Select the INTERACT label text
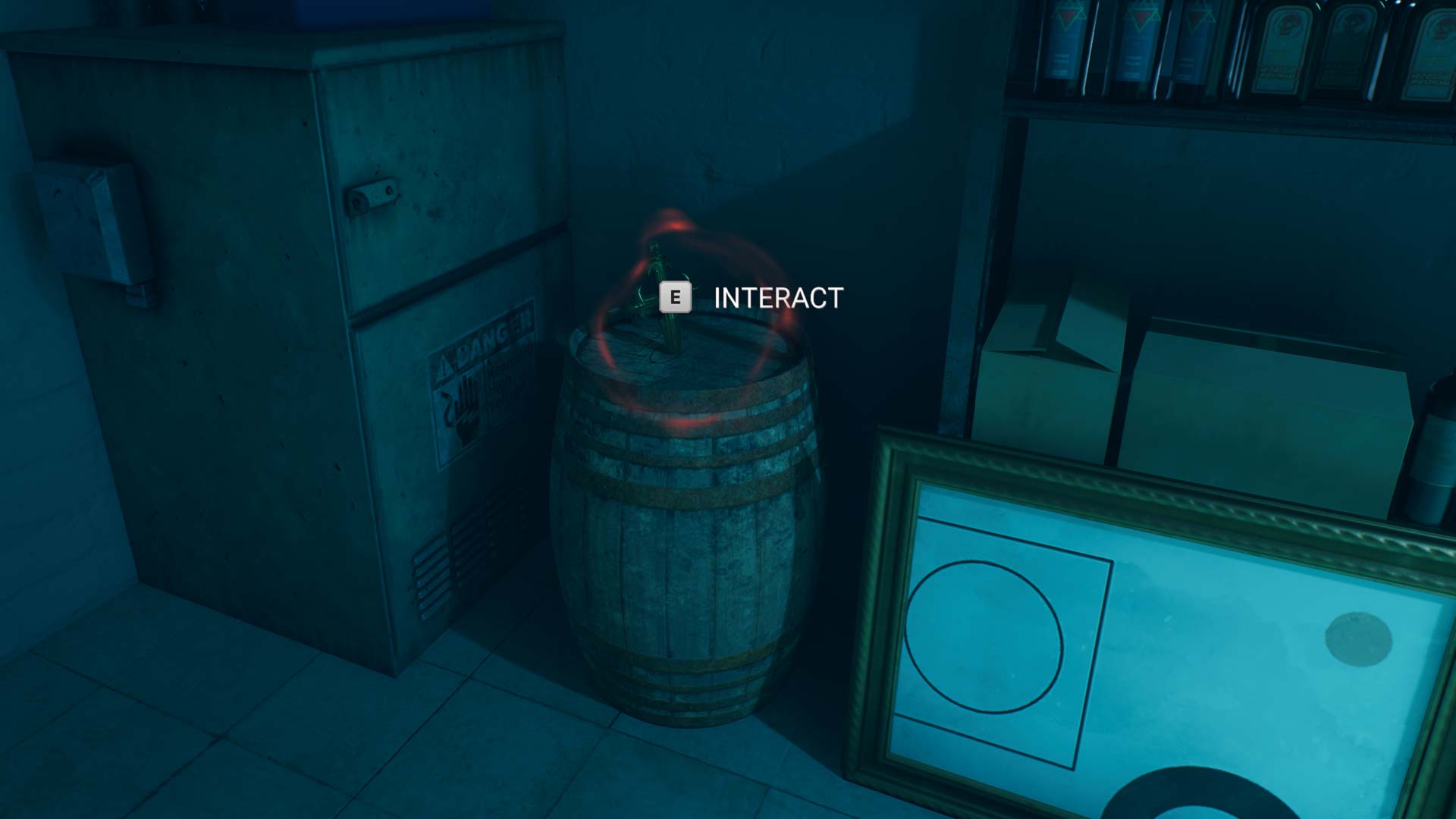 [776, 296]
